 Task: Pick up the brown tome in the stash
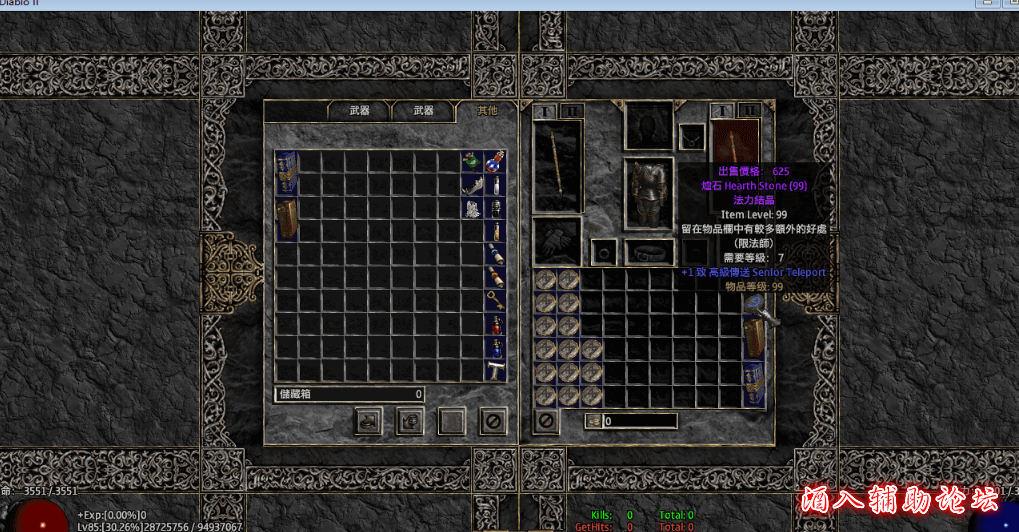286,219
